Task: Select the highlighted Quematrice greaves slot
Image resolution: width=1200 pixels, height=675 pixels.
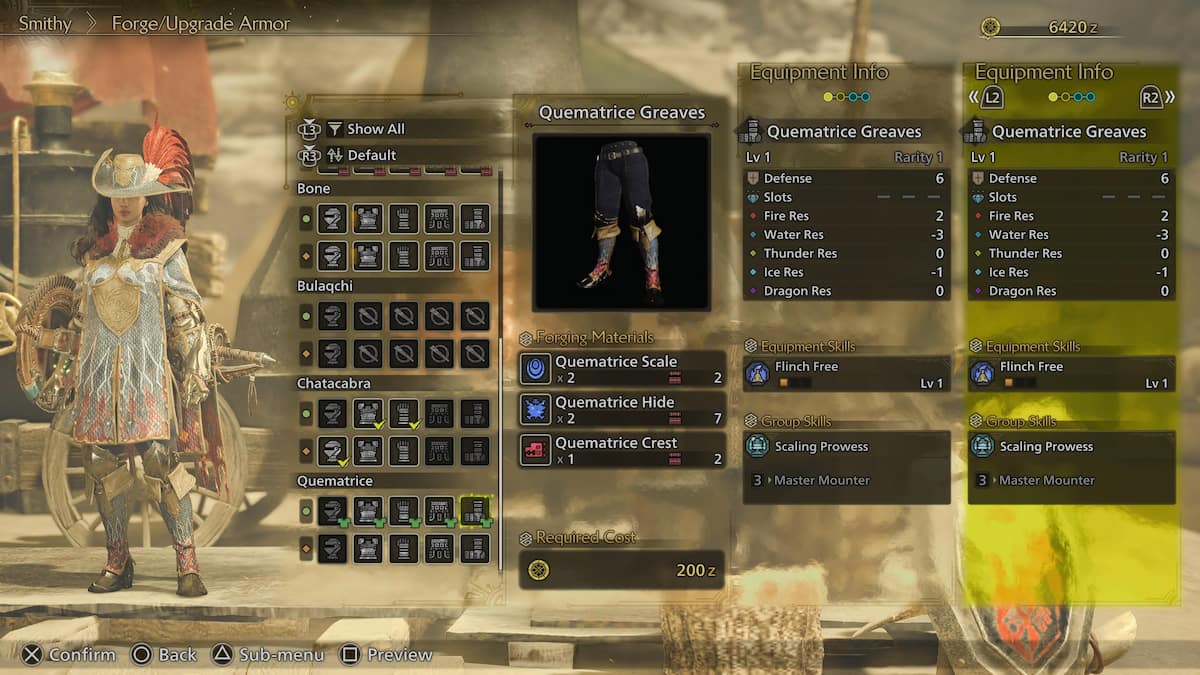Action: 475,511
